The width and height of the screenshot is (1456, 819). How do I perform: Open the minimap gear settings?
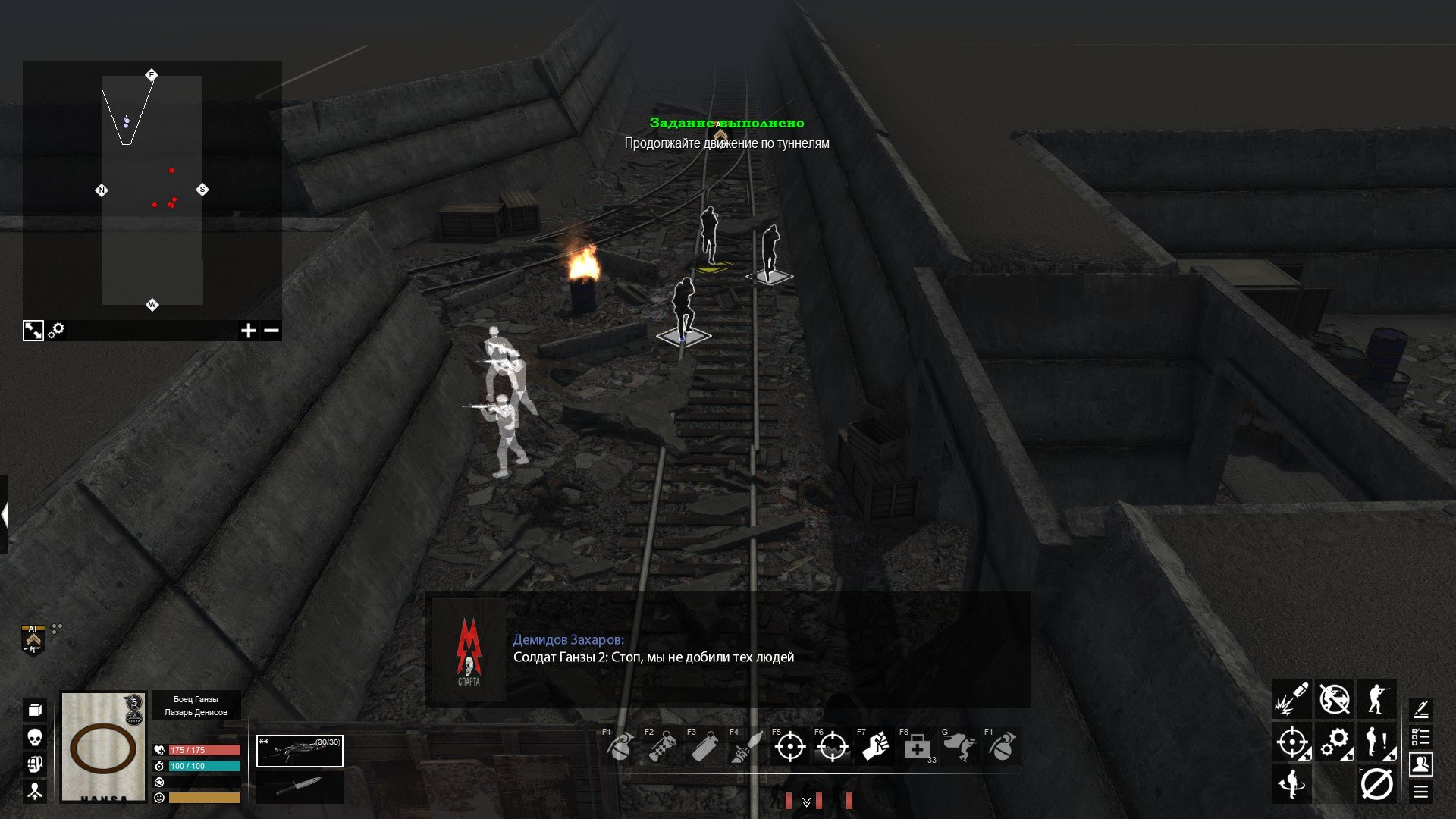point(56,331)
